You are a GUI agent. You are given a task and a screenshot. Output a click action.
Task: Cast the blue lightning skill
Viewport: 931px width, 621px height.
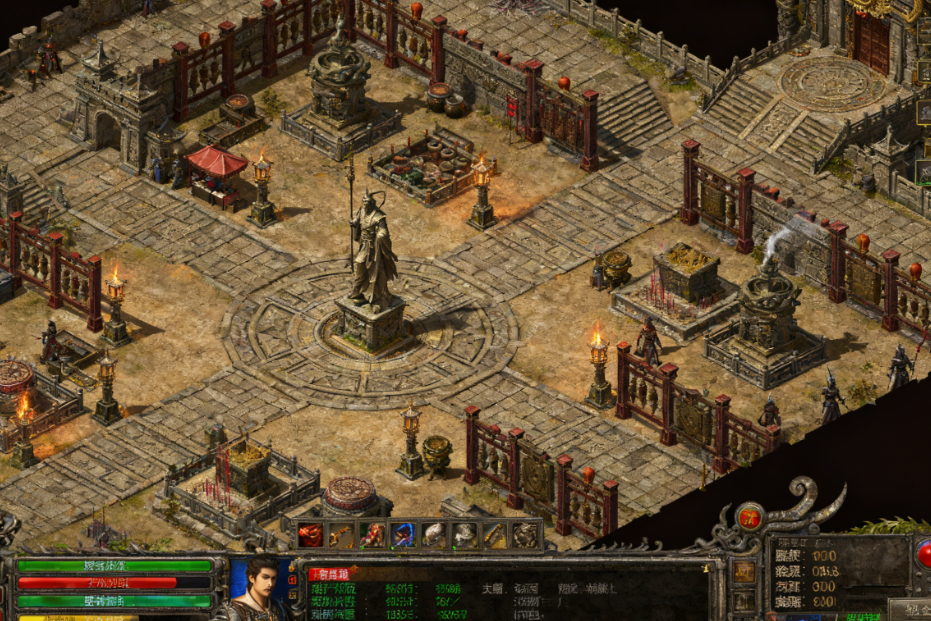click(x=403, y=535)
